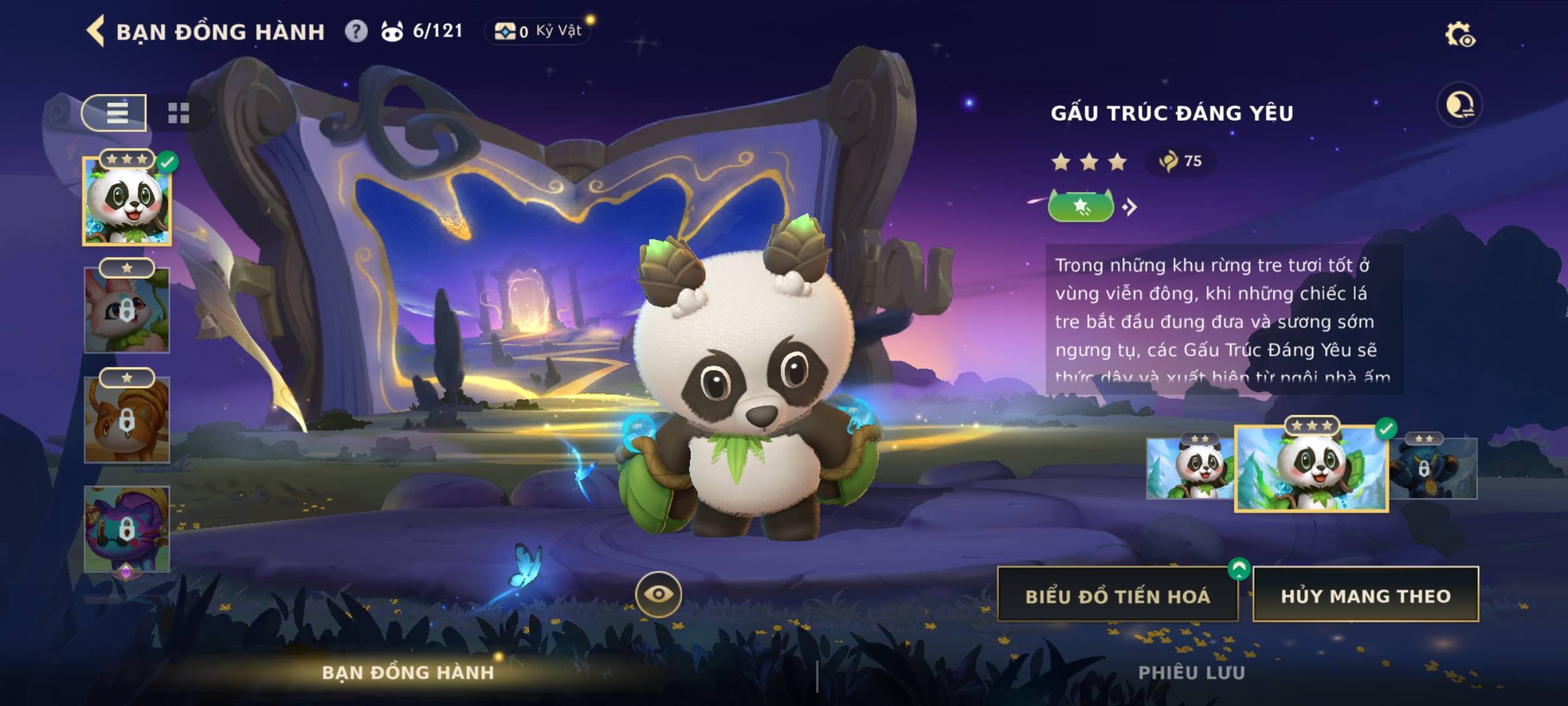Choose the locked dark blue variant thumbnail

1433,468
